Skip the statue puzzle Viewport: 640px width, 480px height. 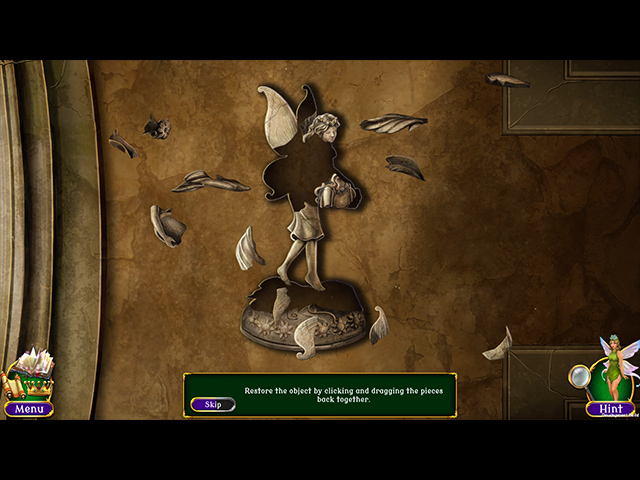point(213,404)
